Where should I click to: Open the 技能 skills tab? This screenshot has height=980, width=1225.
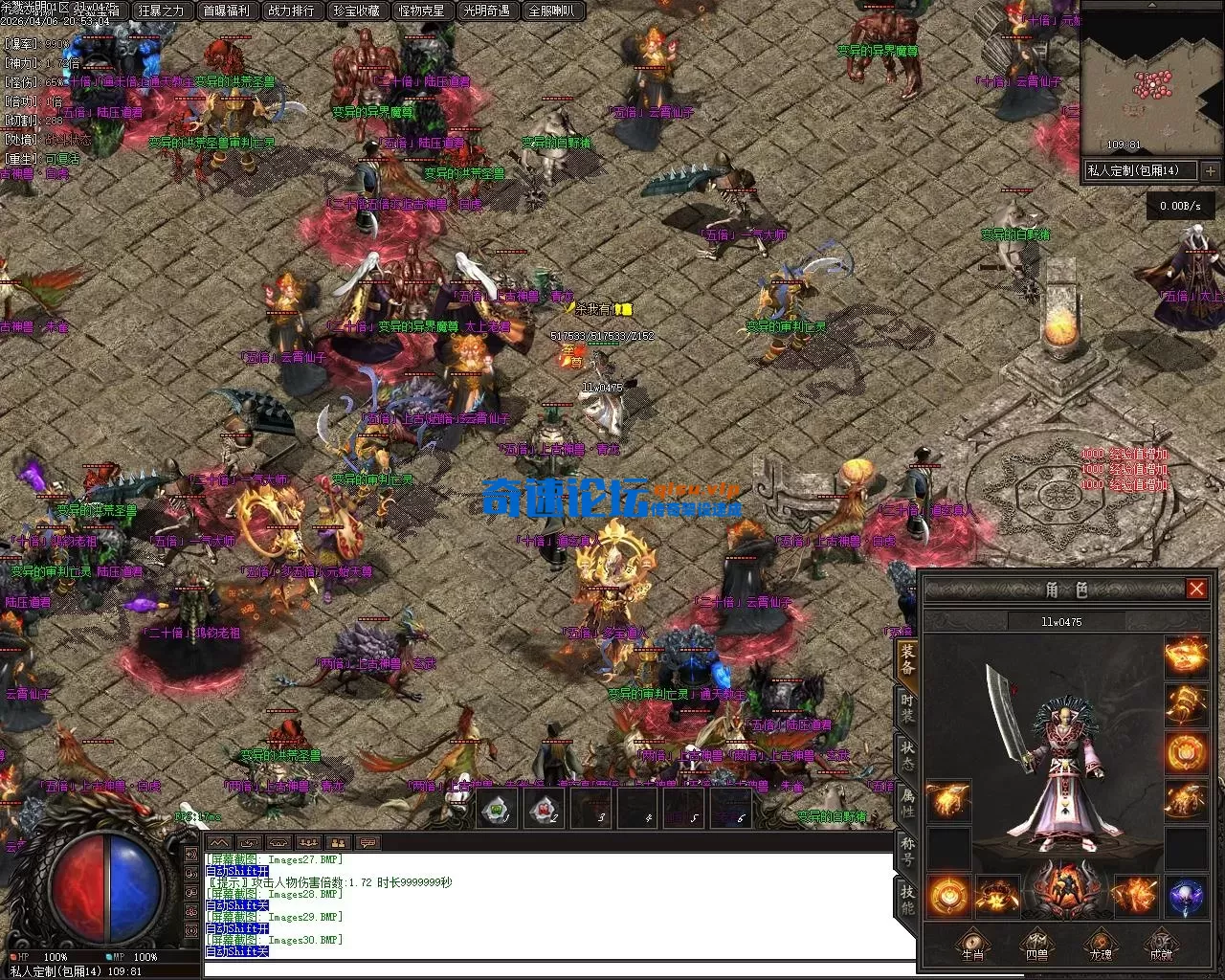[906, 898]
